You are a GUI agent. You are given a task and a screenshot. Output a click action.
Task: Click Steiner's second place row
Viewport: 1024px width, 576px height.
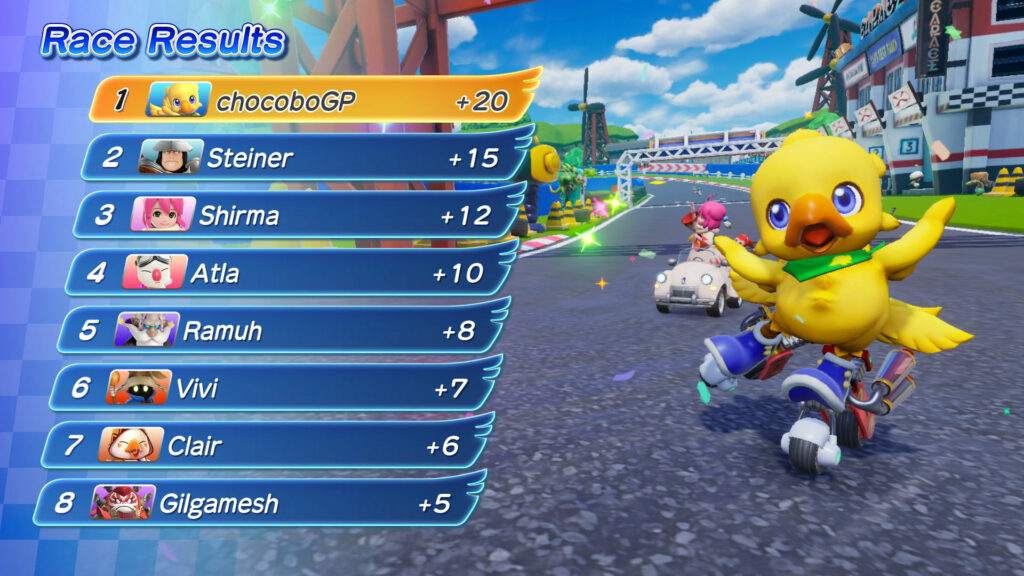[300, 157]
